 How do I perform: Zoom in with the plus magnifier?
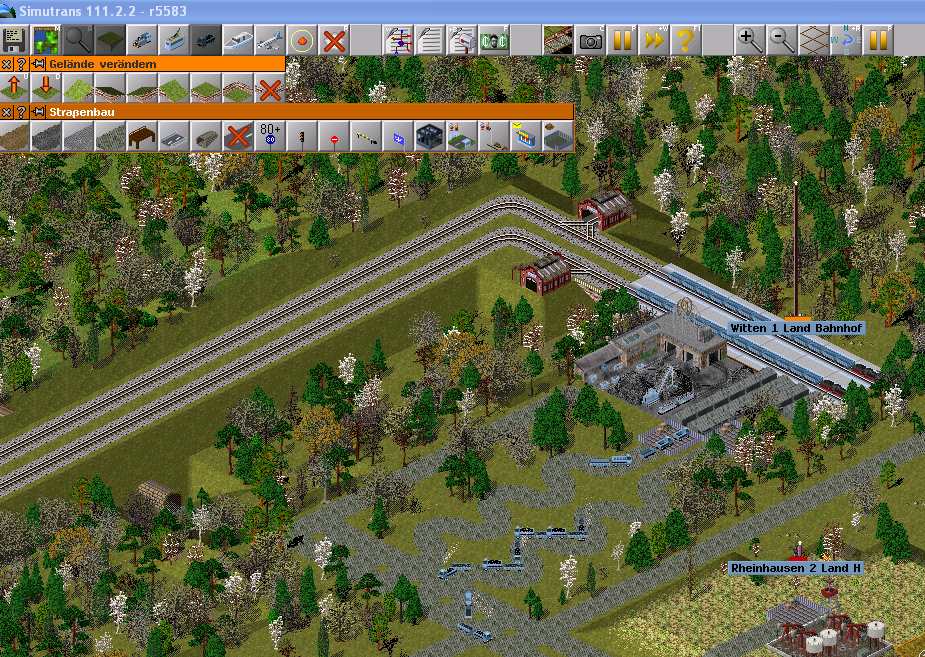click(x=750, y=40)
